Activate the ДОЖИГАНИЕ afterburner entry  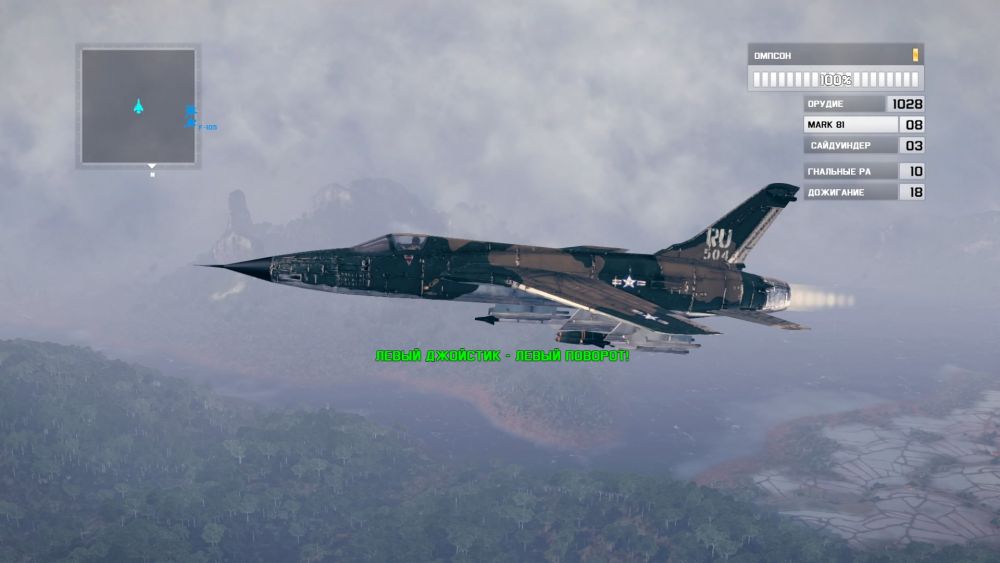click(x=850, y=192)
